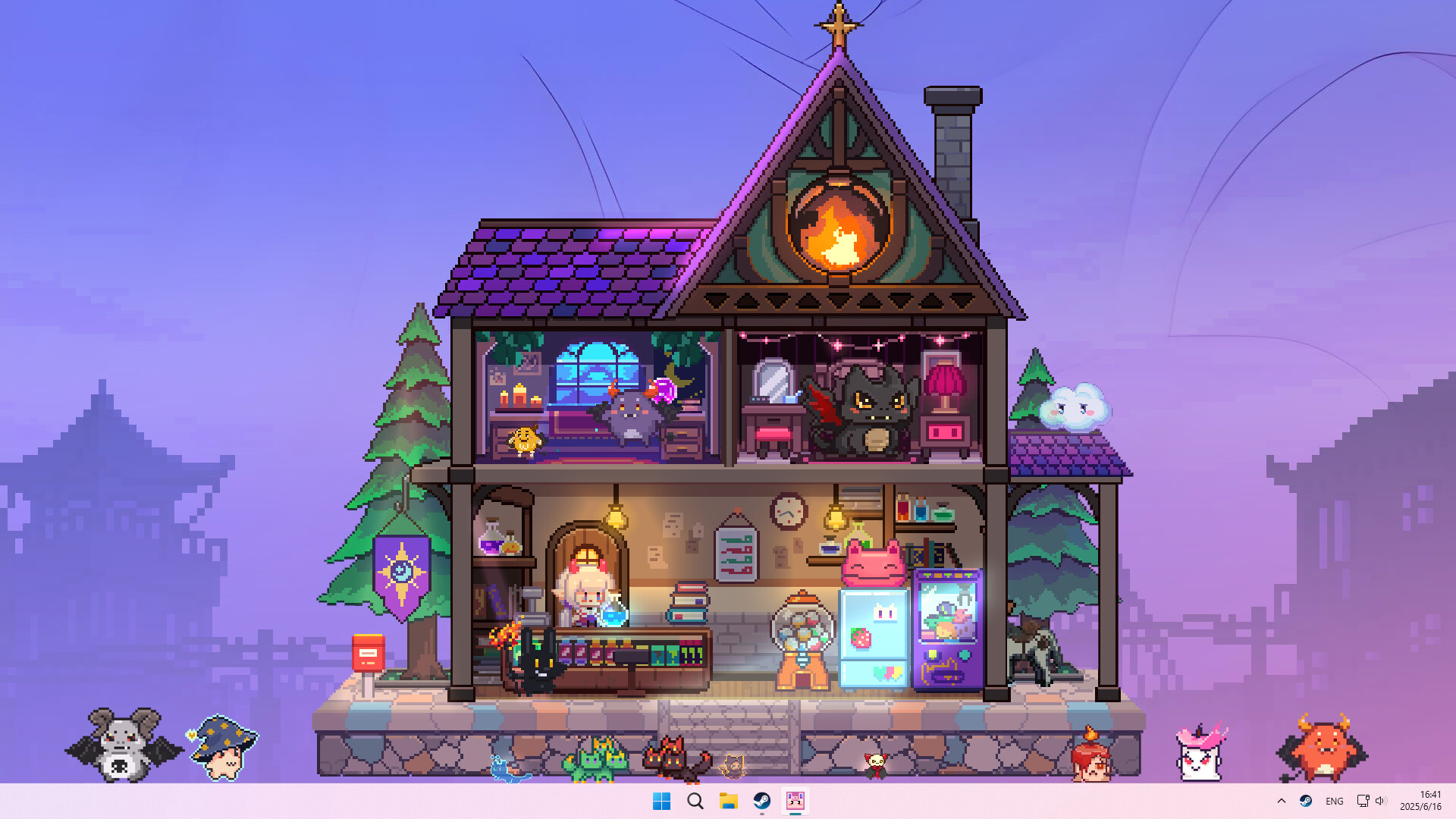Expand hidden icons in the system tray
The image size is (1456, 819).
[x=1281, y=800]
